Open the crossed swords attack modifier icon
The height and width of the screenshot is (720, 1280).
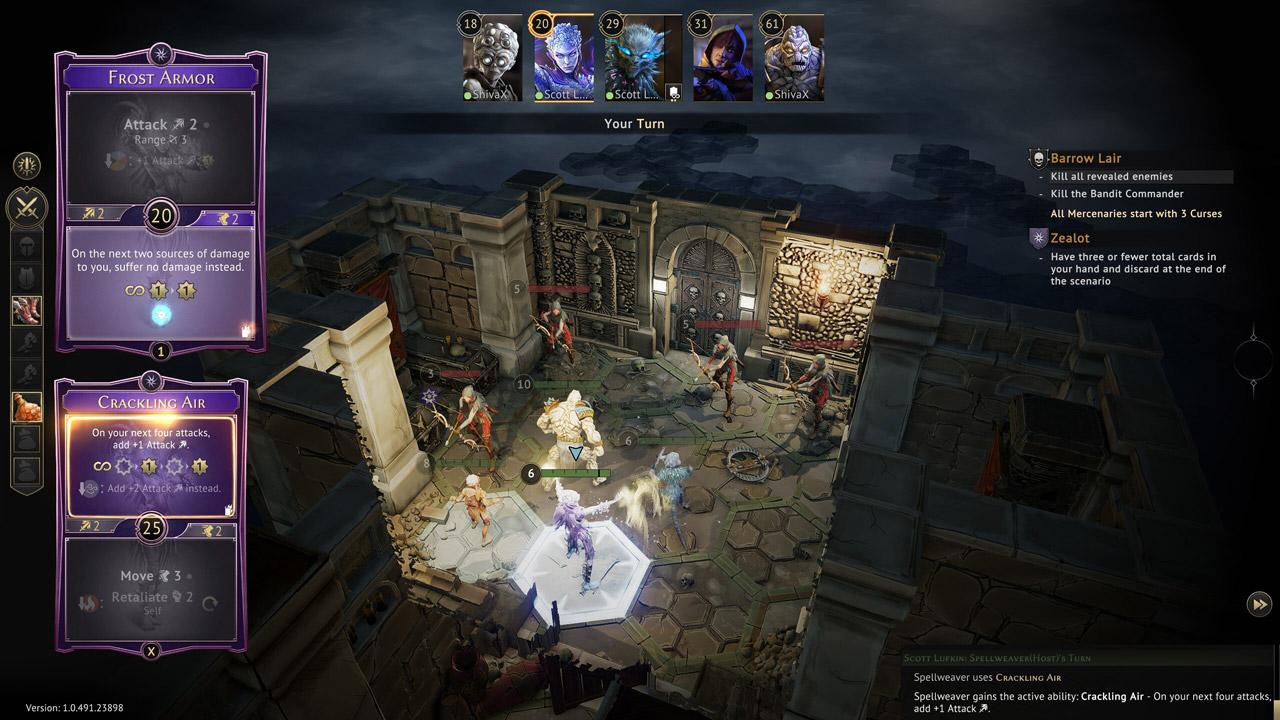[x=26, y=207]
